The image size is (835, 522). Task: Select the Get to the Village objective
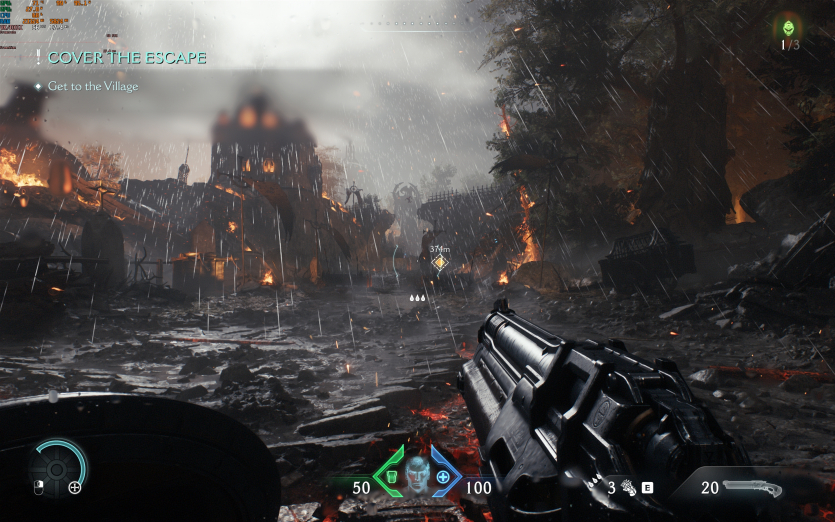[92, 86]
